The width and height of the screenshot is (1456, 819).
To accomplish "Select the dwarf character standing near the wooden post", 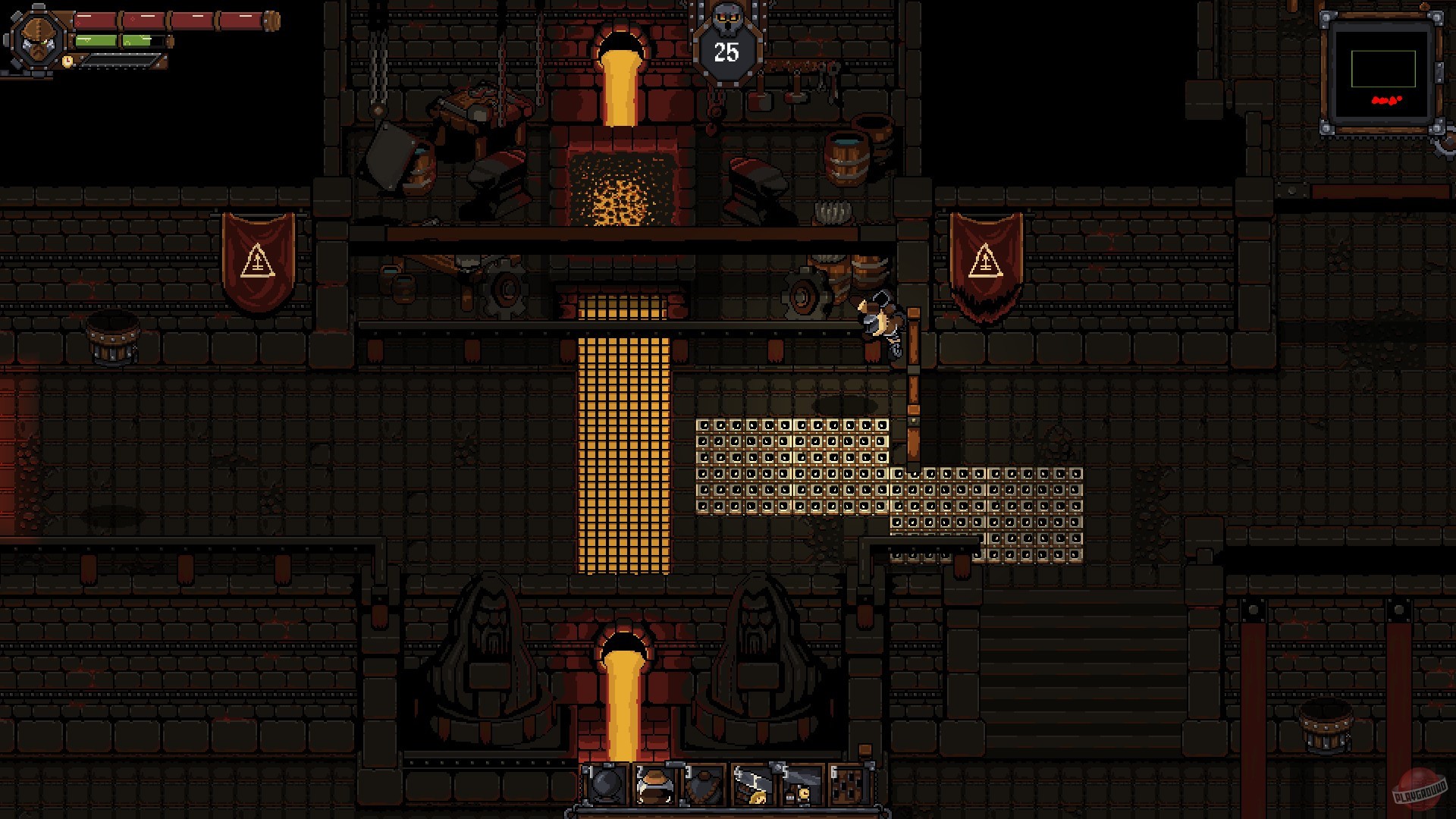I will (880, 318).
